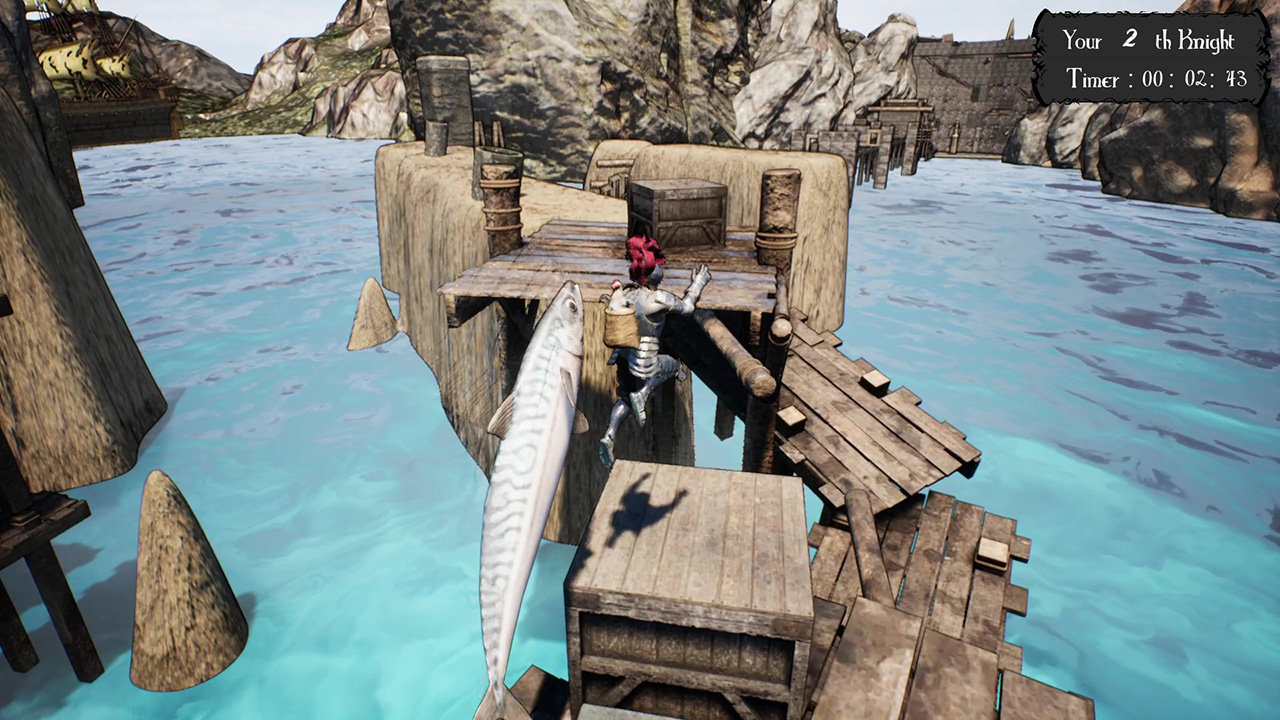Click the Timer label in the HUD
This screenshot has width=1280, height=720.
(1092, 80)
